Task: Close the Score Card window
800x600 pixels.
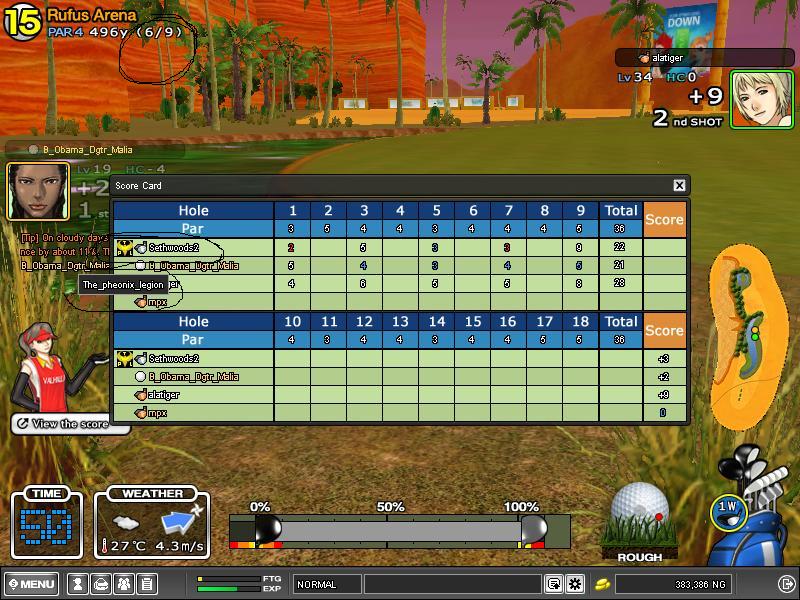Action: point(679,185)
